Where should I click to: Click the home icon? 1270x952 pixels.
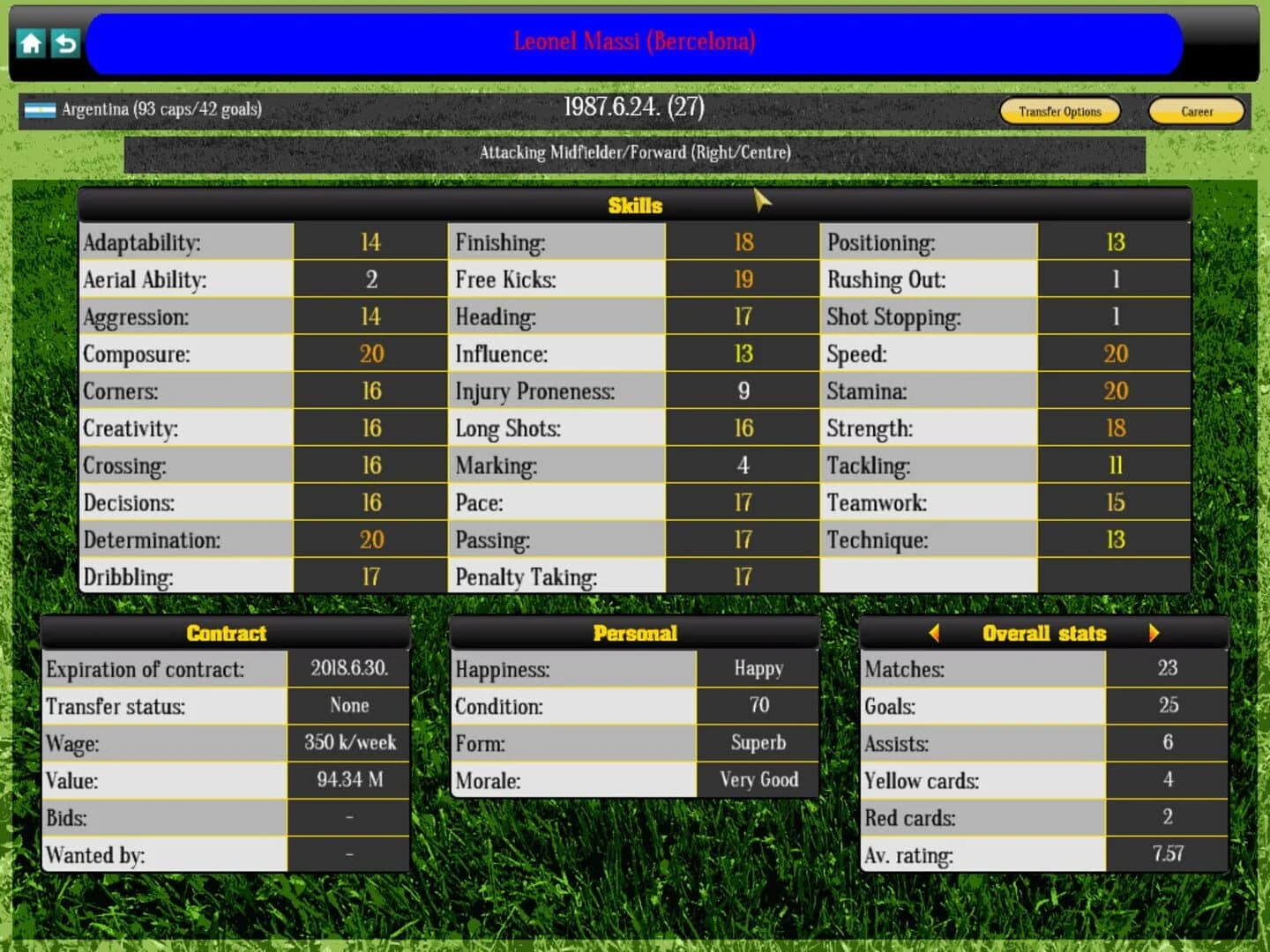pyautogui.click(x=31, y=42)
